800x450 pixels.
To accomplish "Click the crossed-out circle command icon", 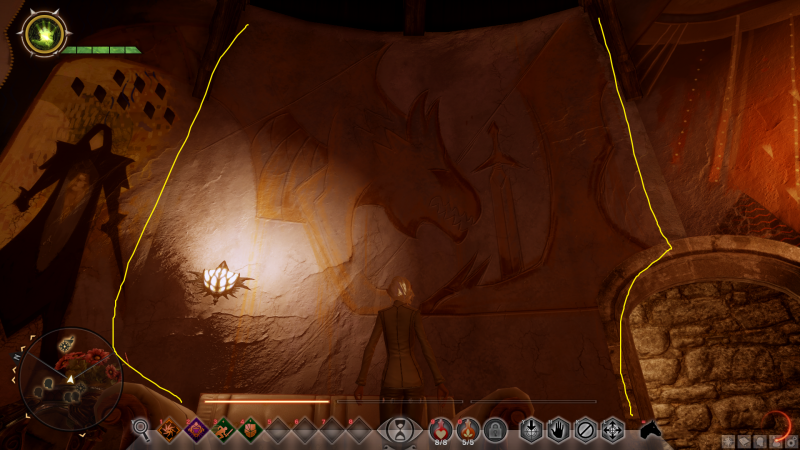I will click(585, 431).
